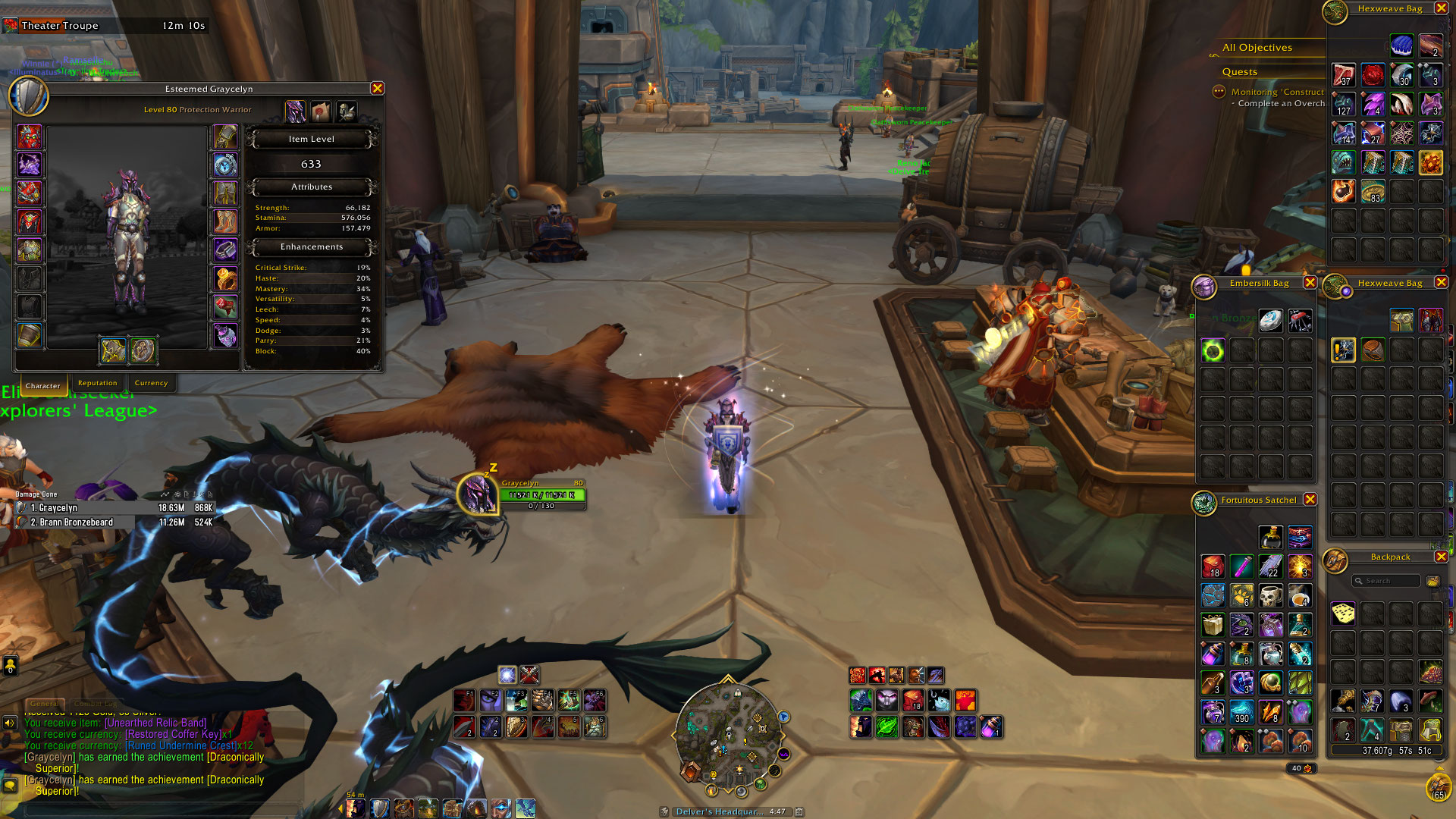1456x819 pixels.
Task: Open the Currency tab
Action: tap(151, 383)
